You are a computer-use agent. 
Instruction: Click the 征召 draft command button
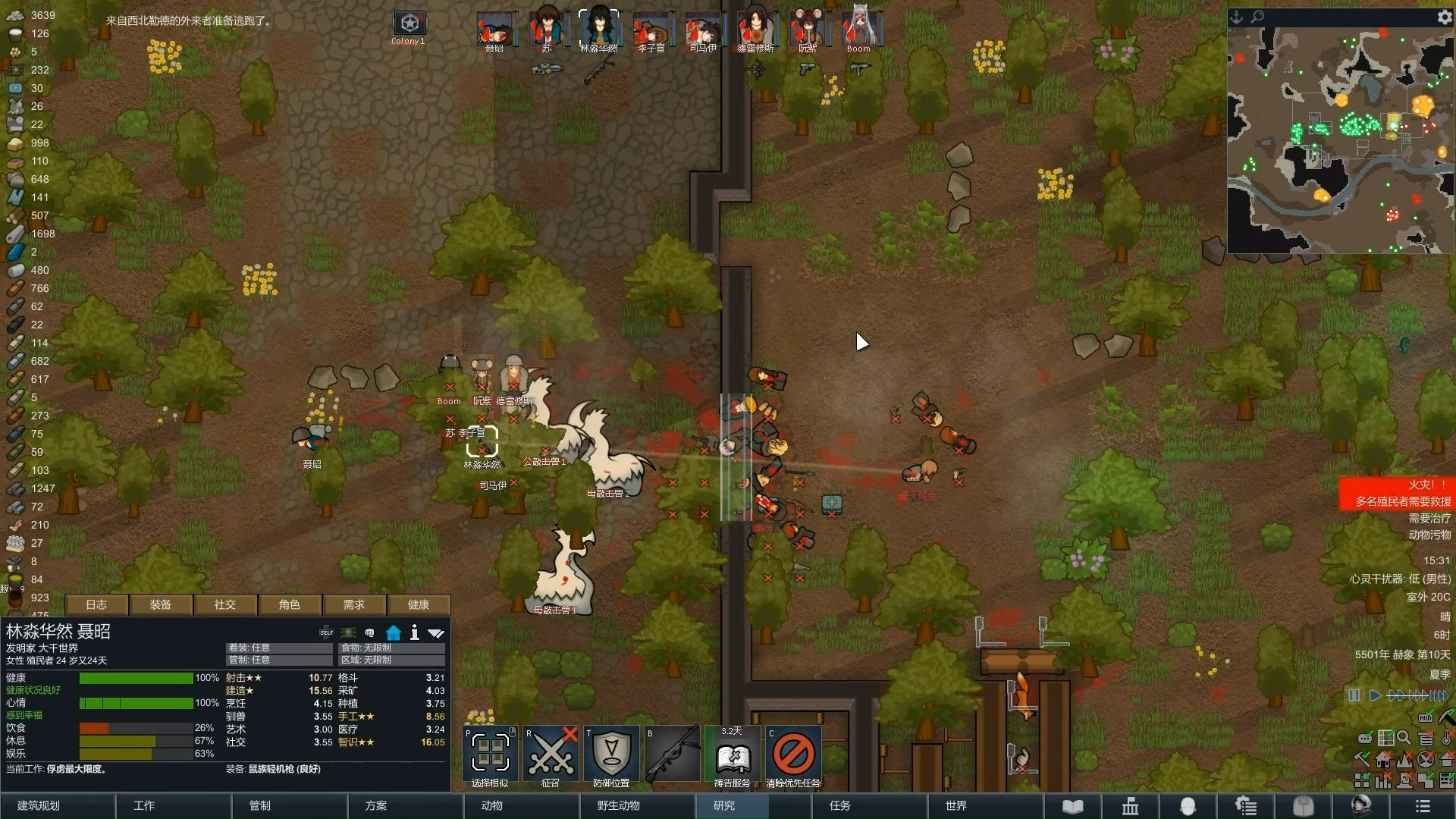tap(551, 755)
